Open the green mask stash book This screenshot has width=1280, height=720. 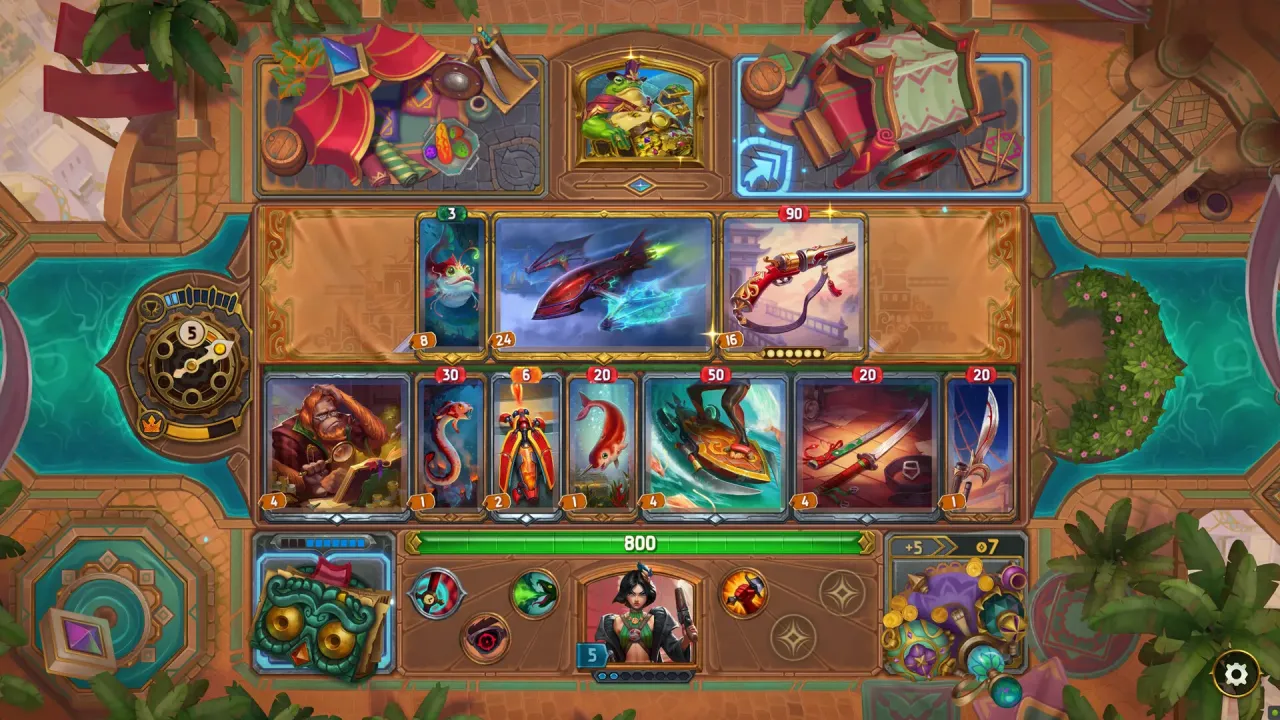pos(311,625)
